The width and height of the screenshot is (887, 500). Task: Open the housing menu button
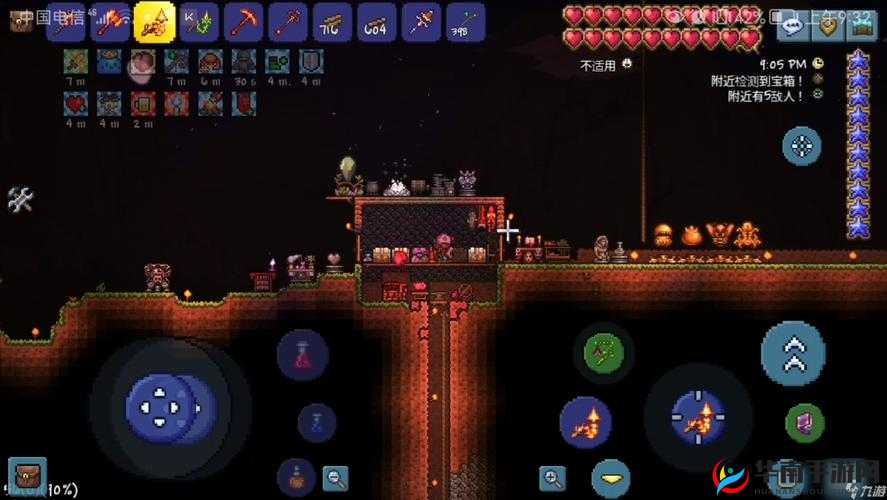[827, 26]
